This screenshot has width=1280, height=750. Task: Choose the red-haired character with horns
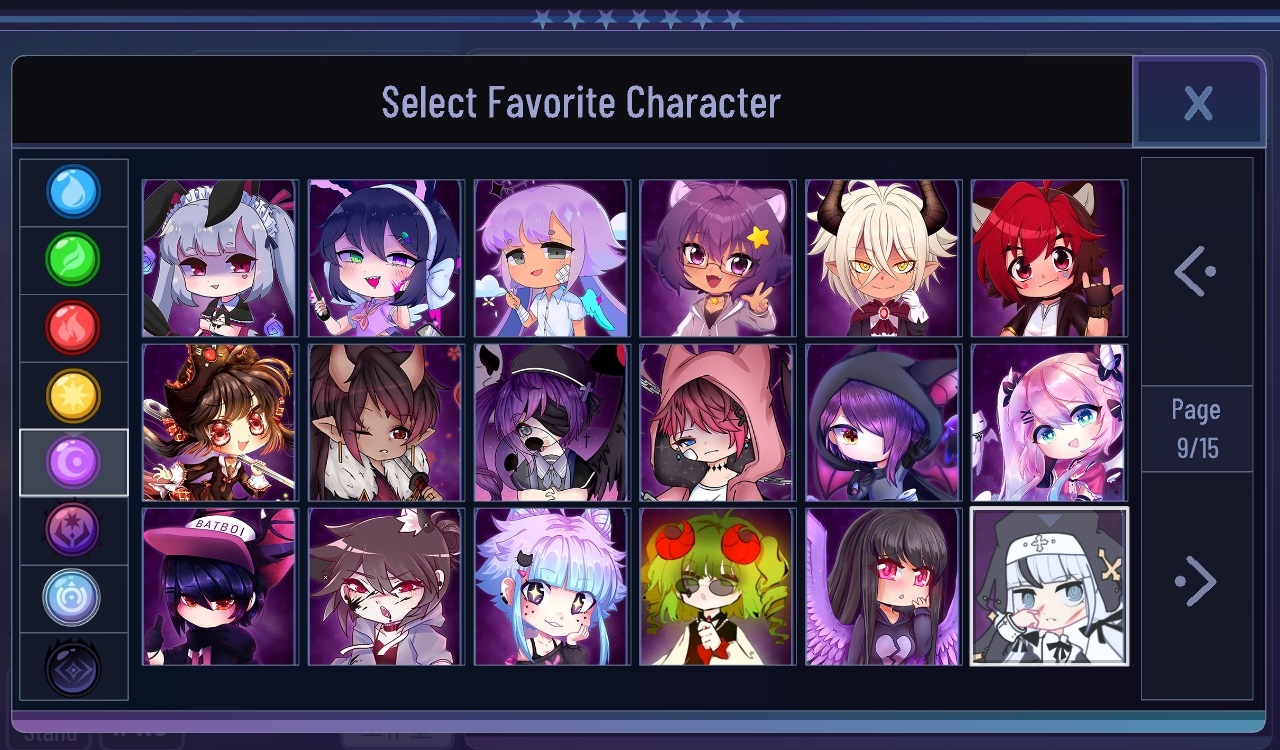pyautogui.click(x=1050, y=257)
